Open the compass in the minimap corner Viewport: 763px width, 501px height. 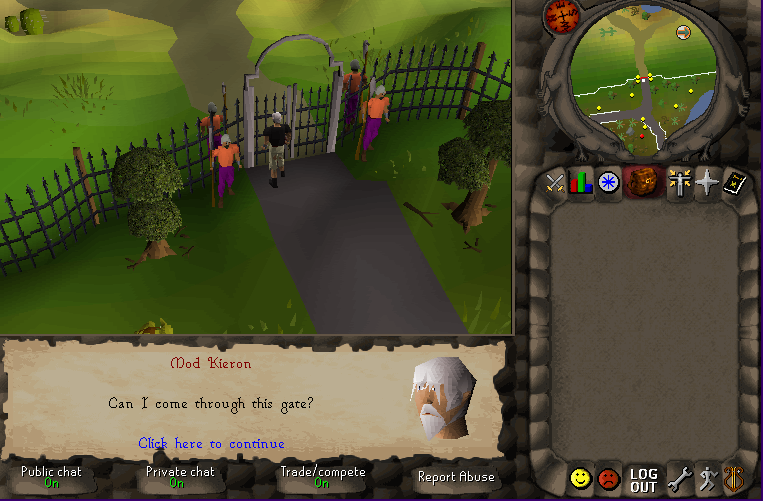click(x=560, y=16)
